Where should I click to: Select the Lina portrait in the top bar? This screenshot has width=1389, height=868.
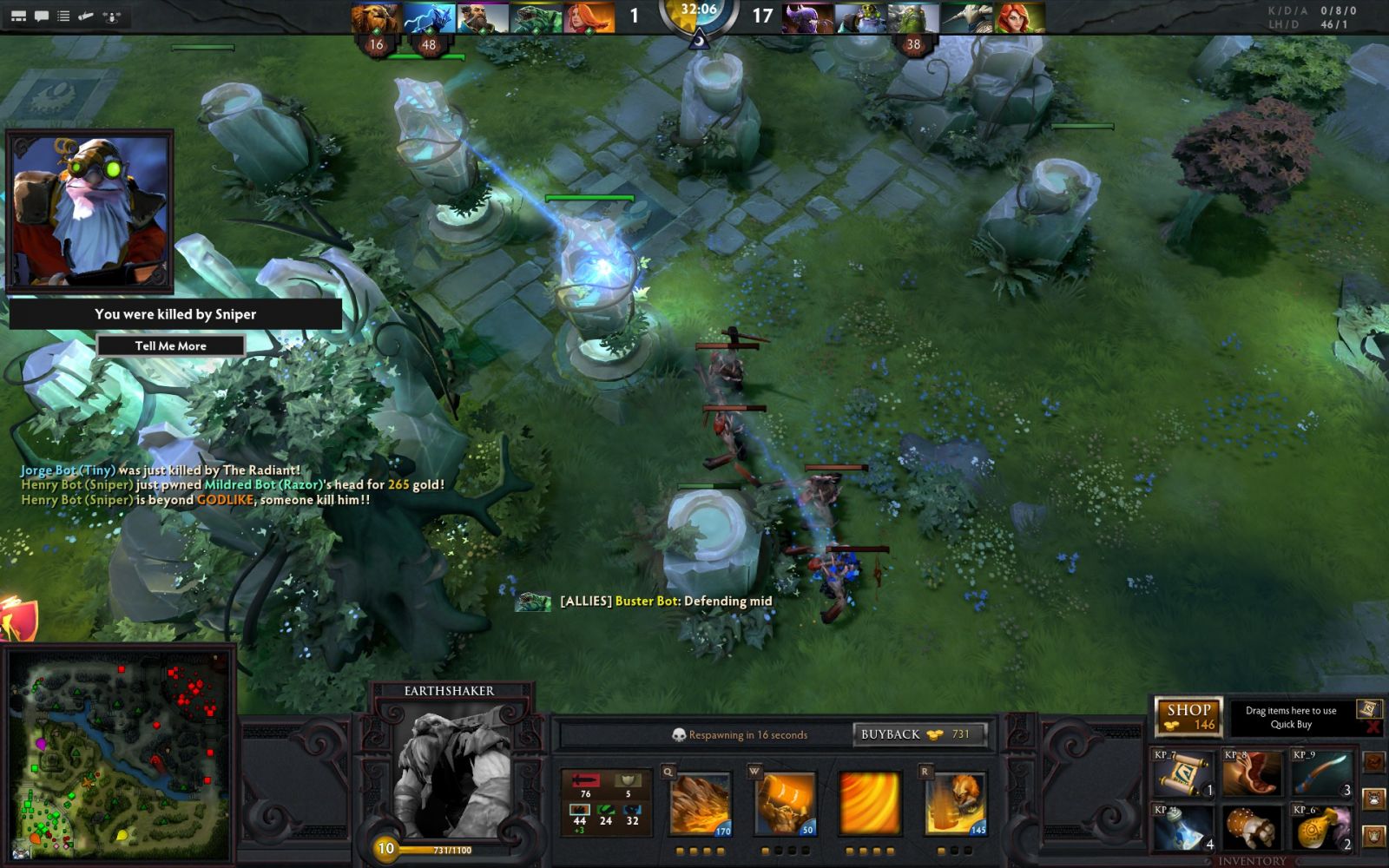click(589, 17)
